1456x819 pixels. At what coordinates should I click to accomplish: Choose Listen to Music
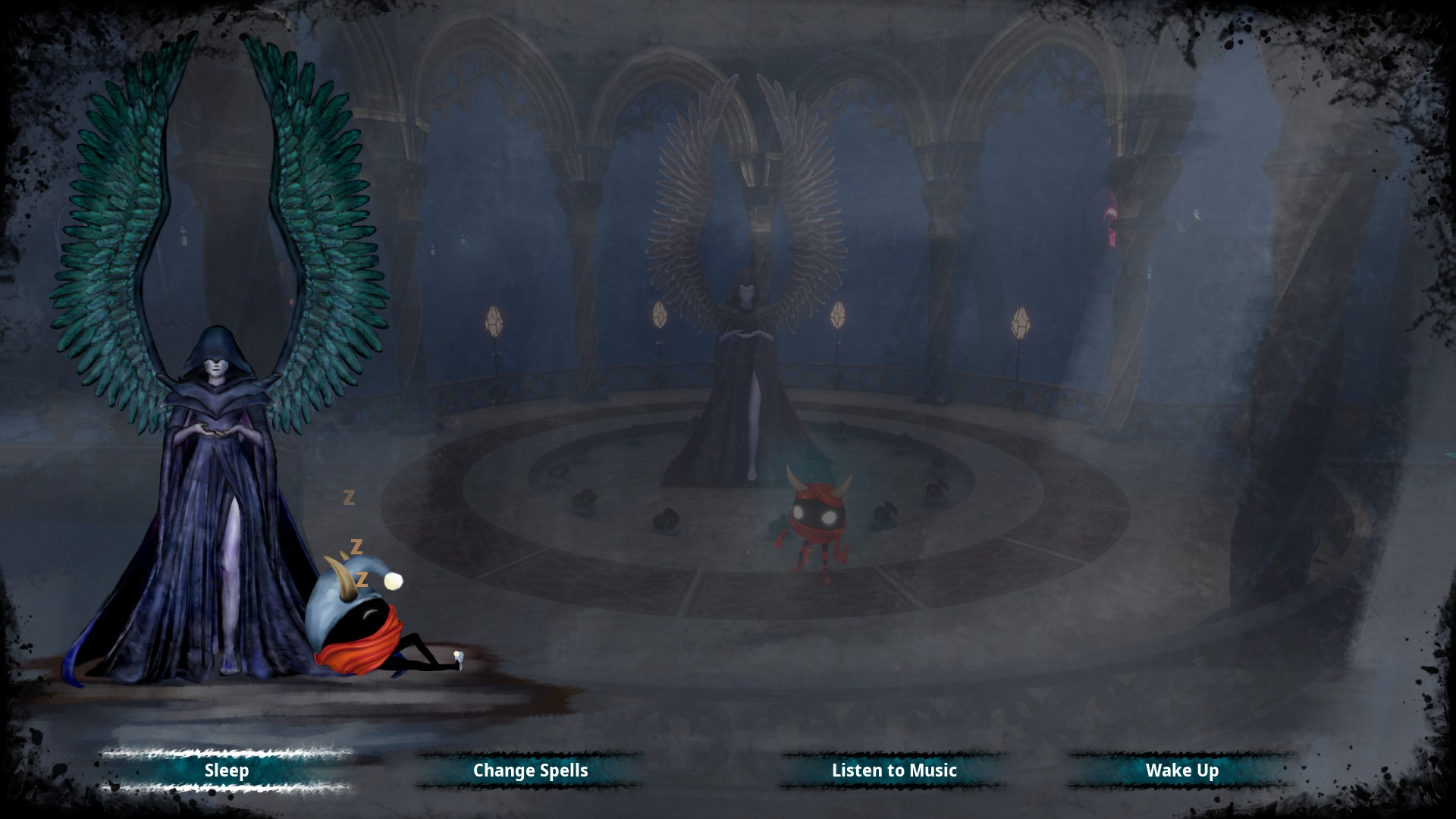coord(894,770)
